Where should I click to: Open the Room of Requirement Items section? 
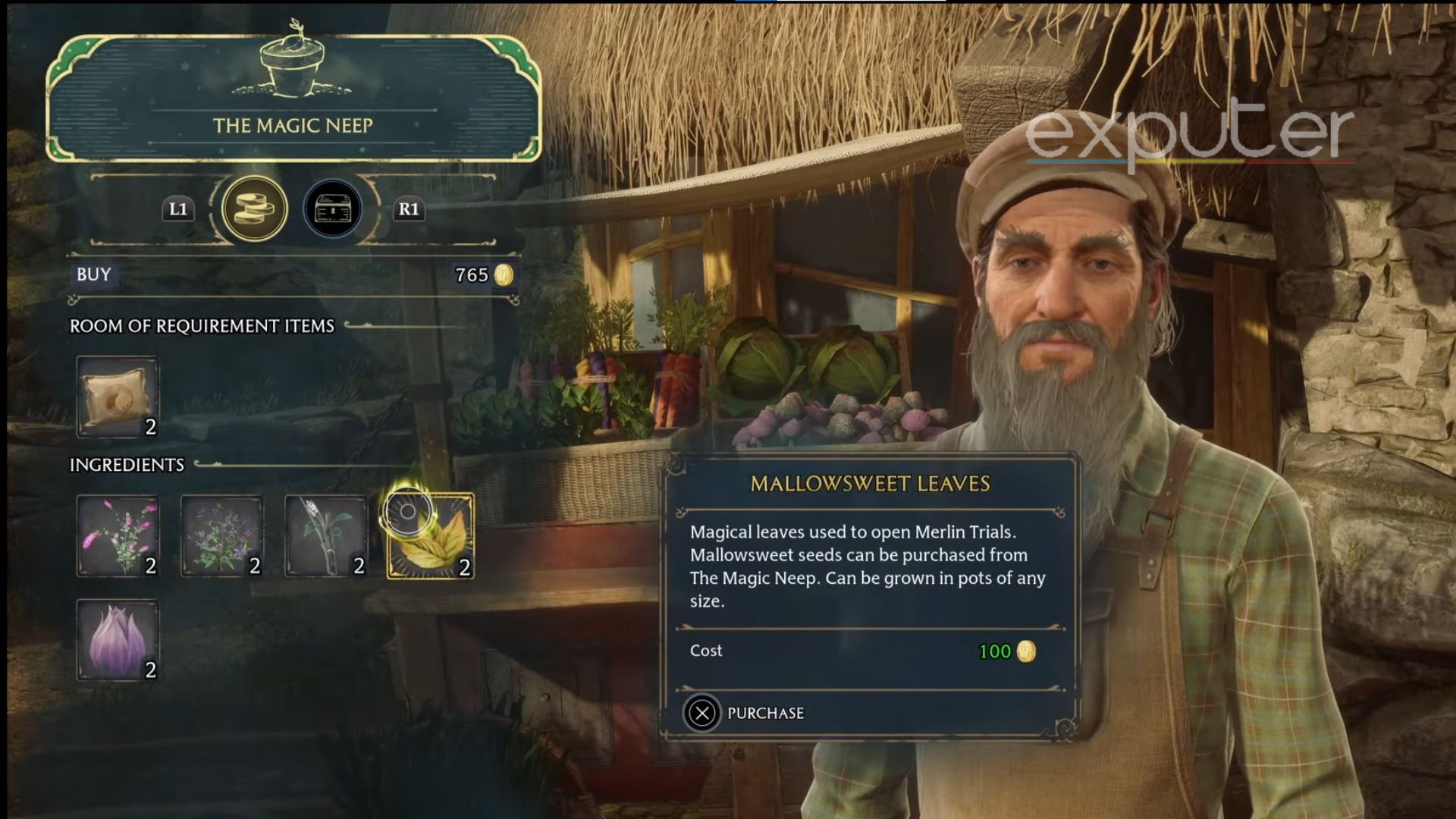click(x=203, y=326)
